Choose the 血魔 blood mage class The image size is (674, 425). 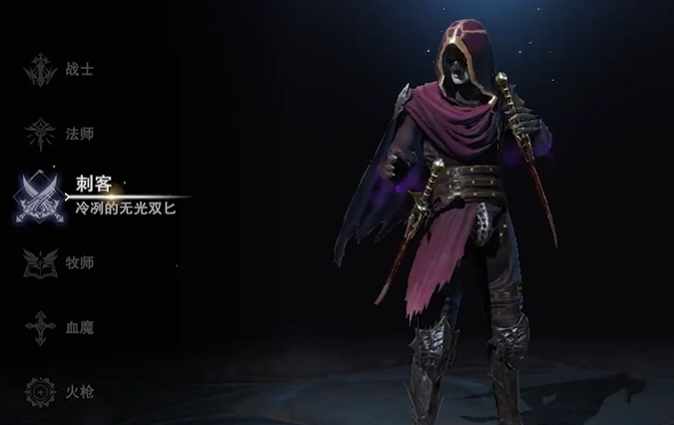click(60, 327)
